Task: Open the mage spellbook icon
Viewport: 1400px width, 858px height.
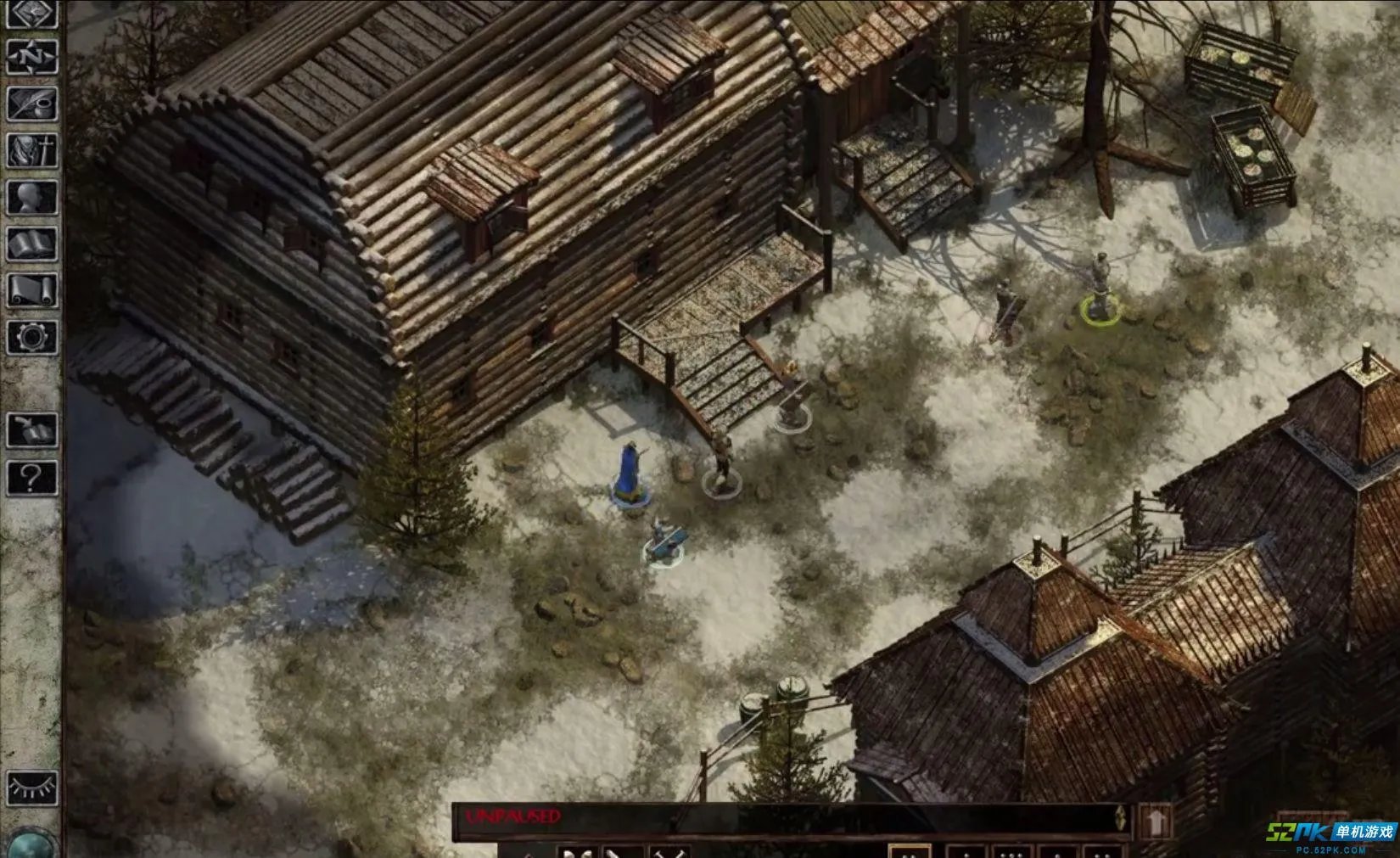Action: tap(32, 244)
